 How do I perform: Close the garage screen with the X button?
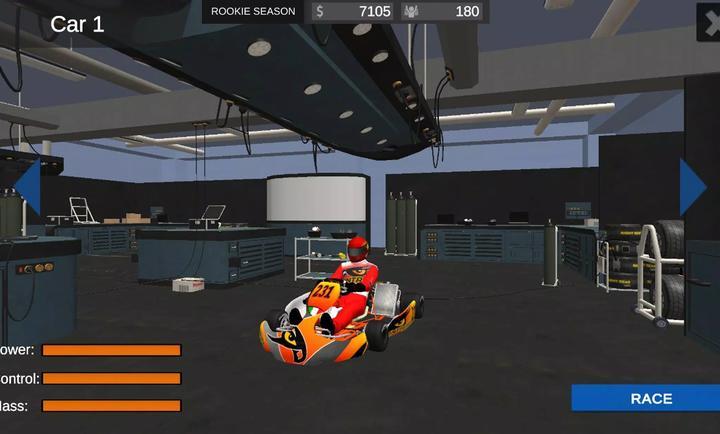click(709, 22)
